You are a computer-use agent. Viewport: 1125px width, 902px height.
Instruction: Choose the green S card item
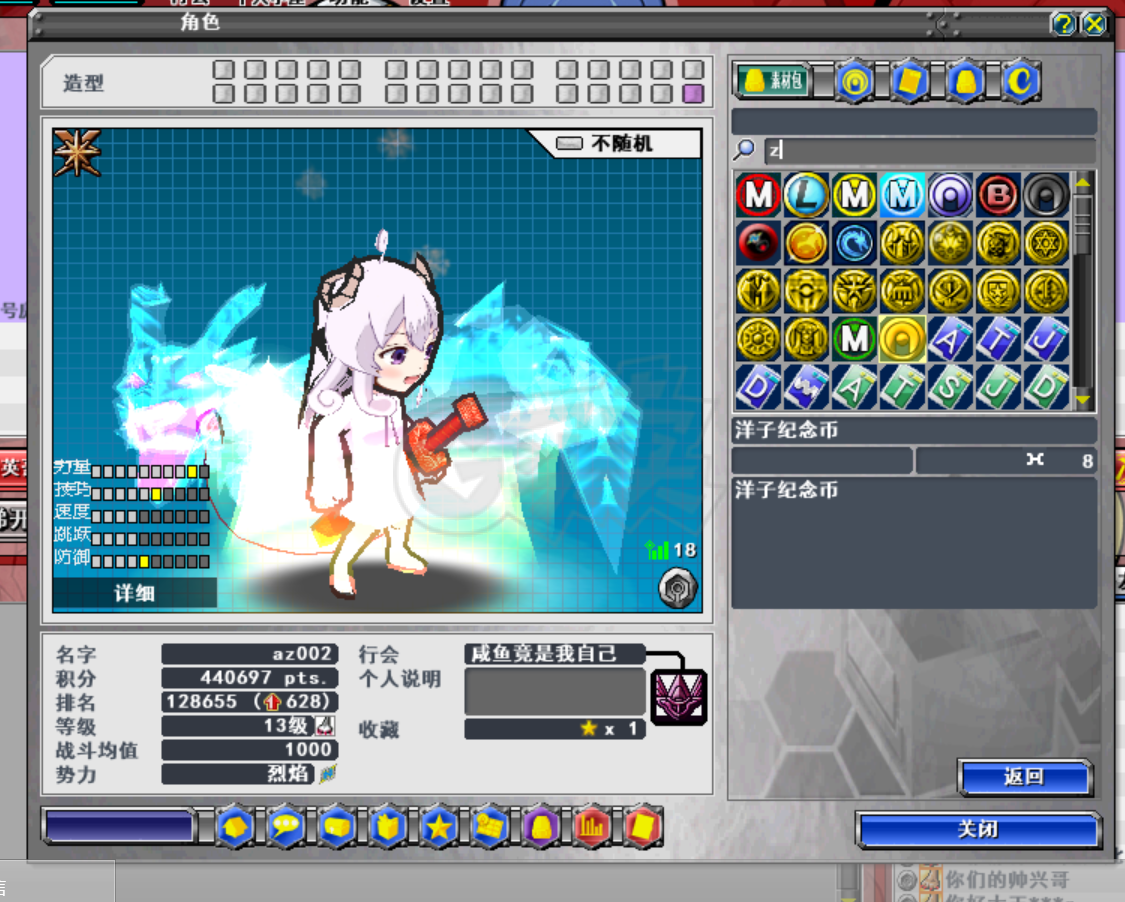click(x=949, y=387)
